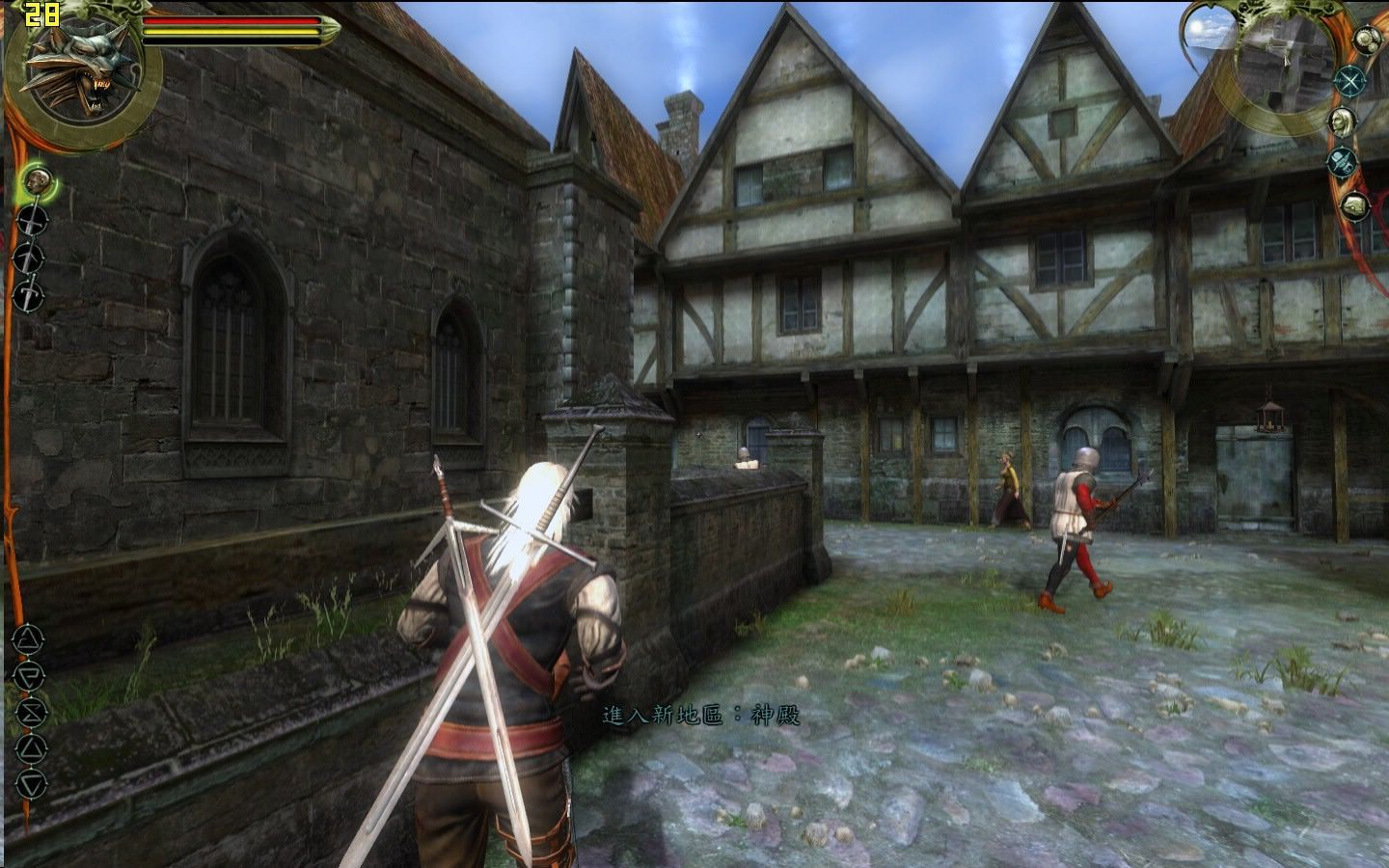
Task: Choose the hourglass-shaped Yrden sign
Action: click(31, 712)
